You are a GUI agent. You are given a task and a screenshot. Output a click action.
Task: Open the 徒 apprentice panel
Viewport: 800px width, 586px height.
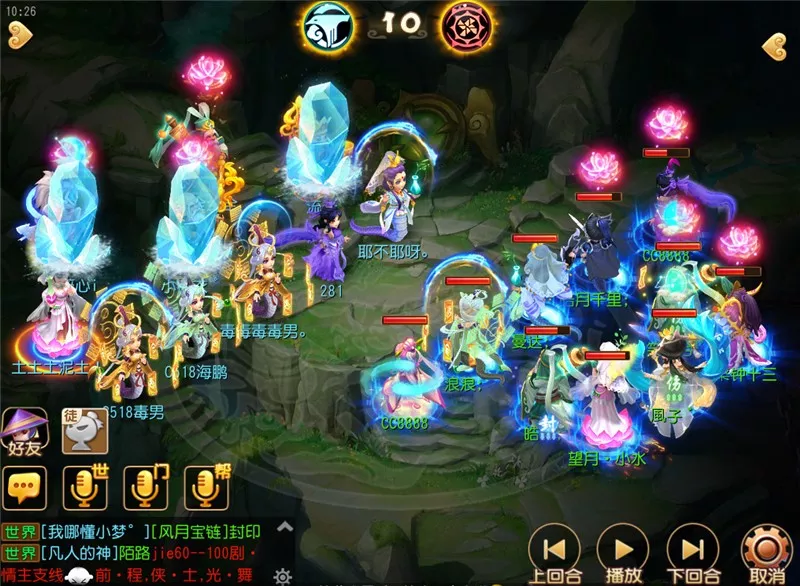[85, 431]
